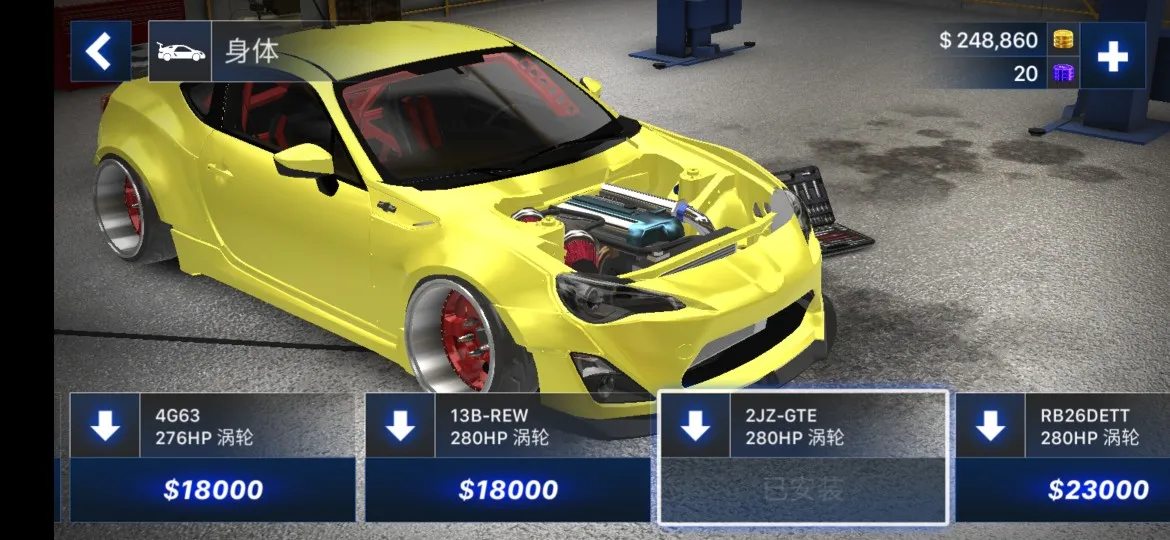Choose the 13B-REW engine card
Image resolution: width=1170 pixels, height=540 pixels.
coord(507,425)
